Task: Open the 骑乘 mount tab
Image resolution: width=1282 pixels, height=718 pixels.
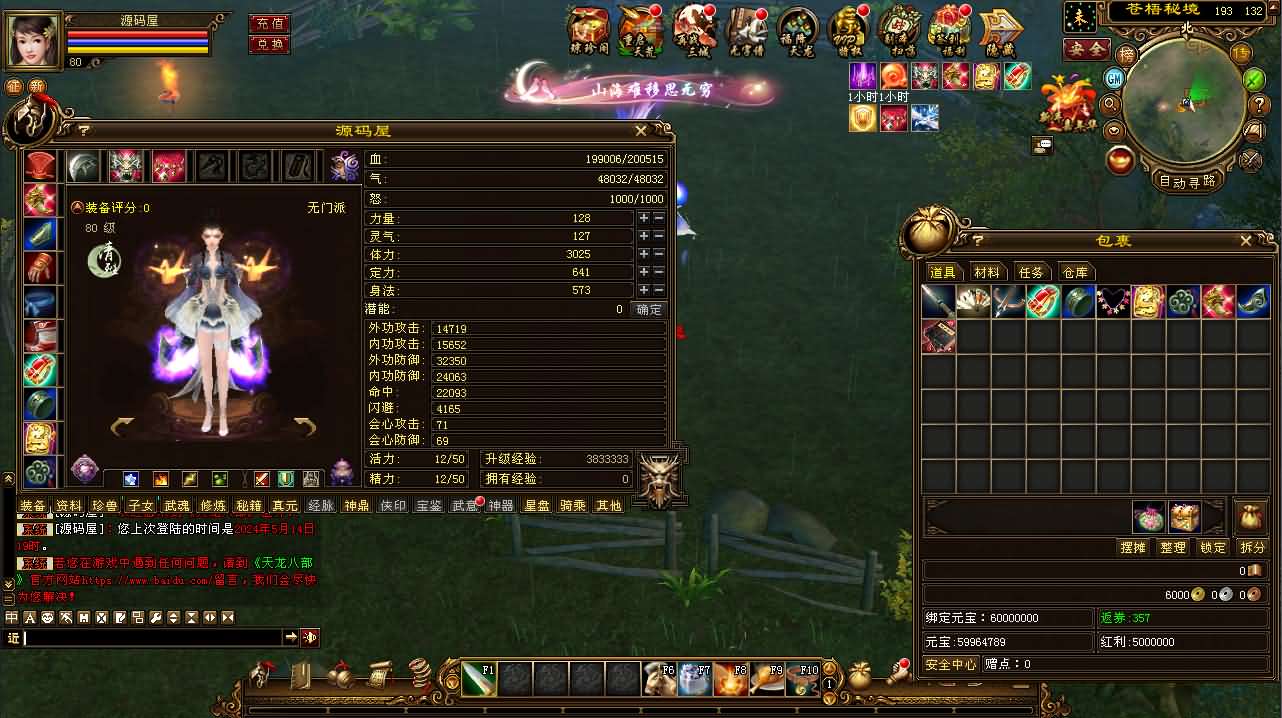Action: click(573, 506)
